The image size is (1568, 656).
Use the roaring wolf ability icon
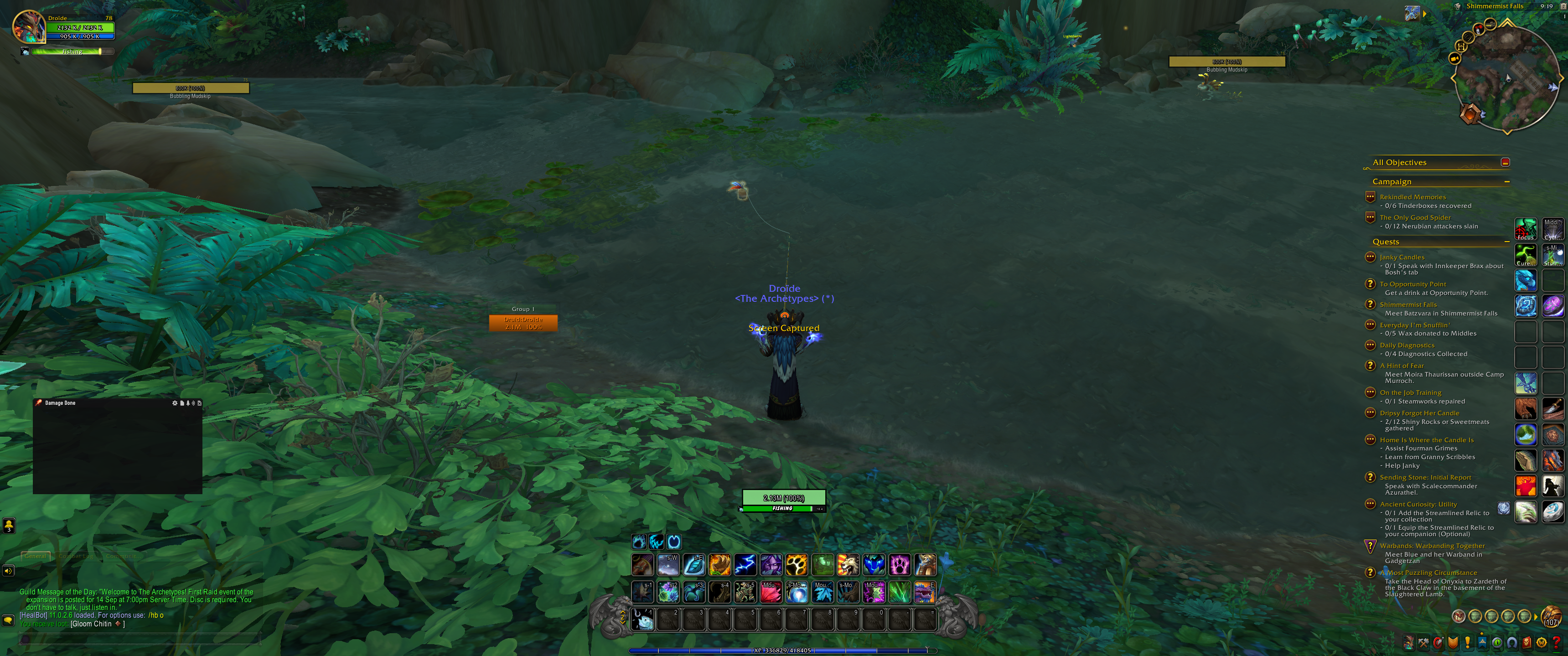click(x=848, y=565)
